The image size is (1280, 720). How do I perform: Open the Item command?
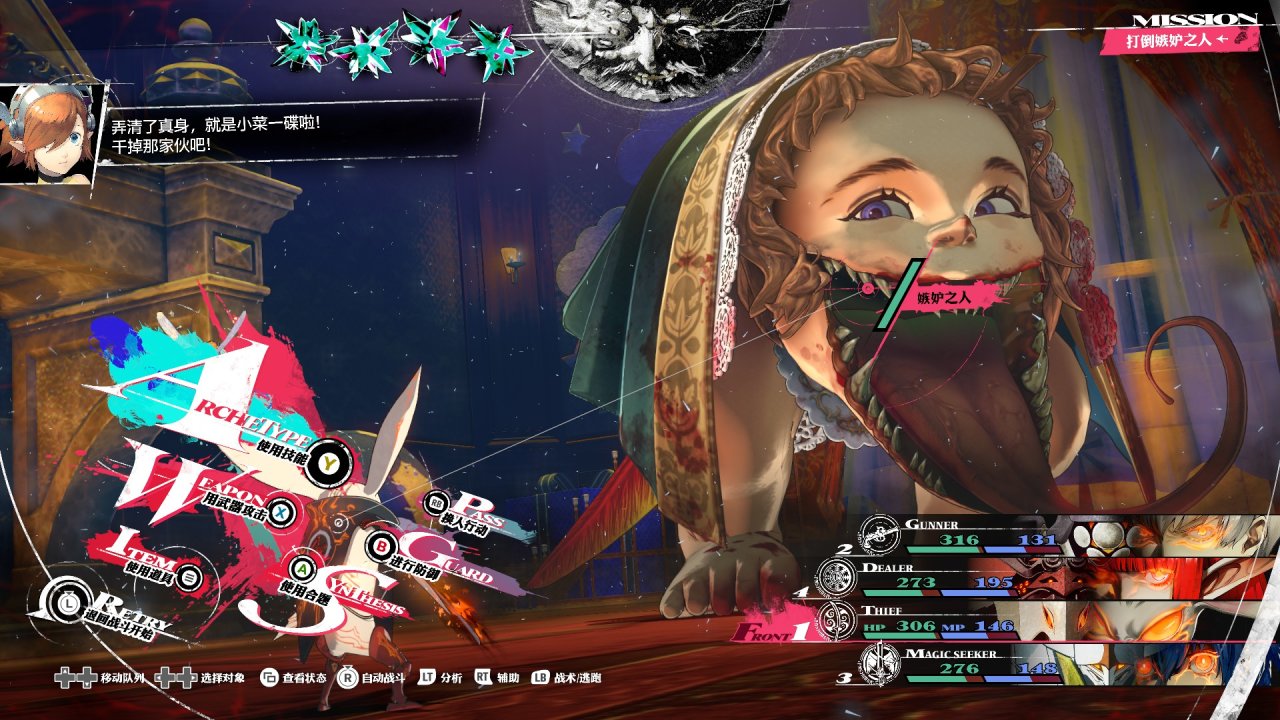coord(192,577)
